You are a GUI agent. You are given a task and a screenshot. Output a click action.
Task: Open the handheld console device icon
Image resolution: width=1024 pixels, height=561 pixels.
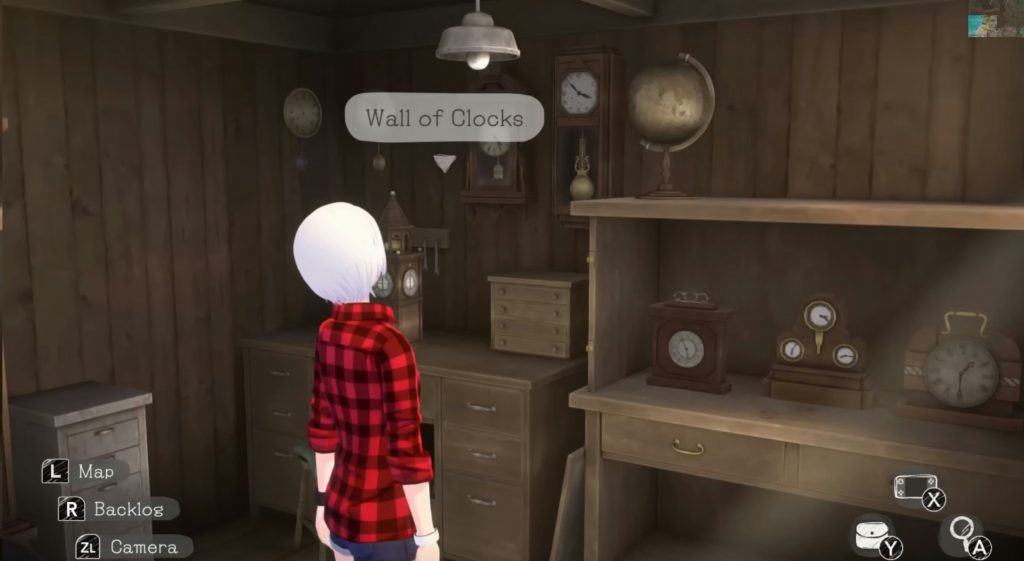(x=913, y=489)
